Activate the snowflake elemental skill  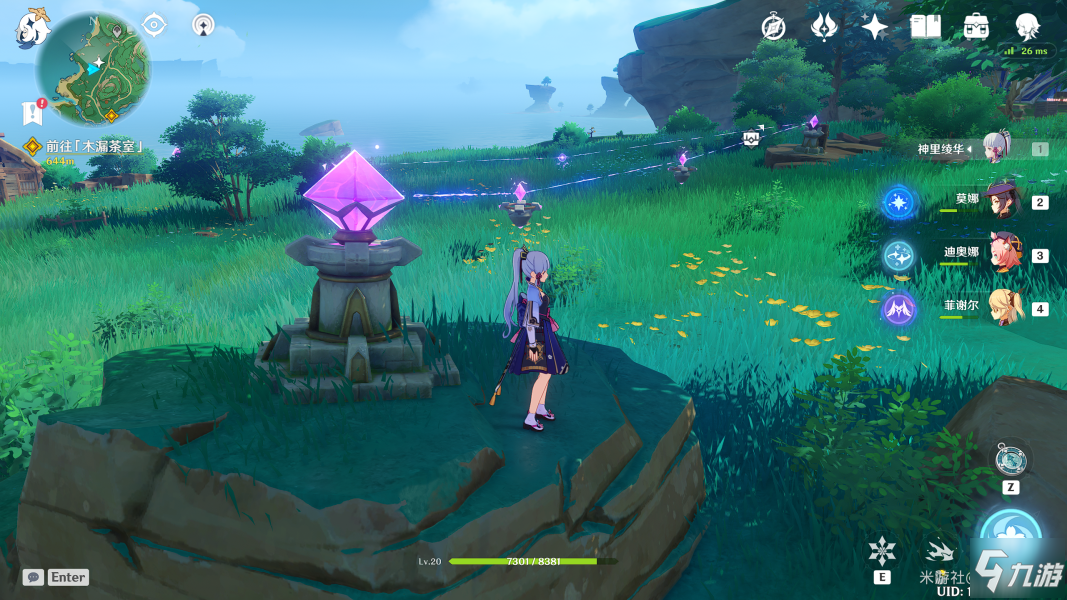[x=882, y=551]
